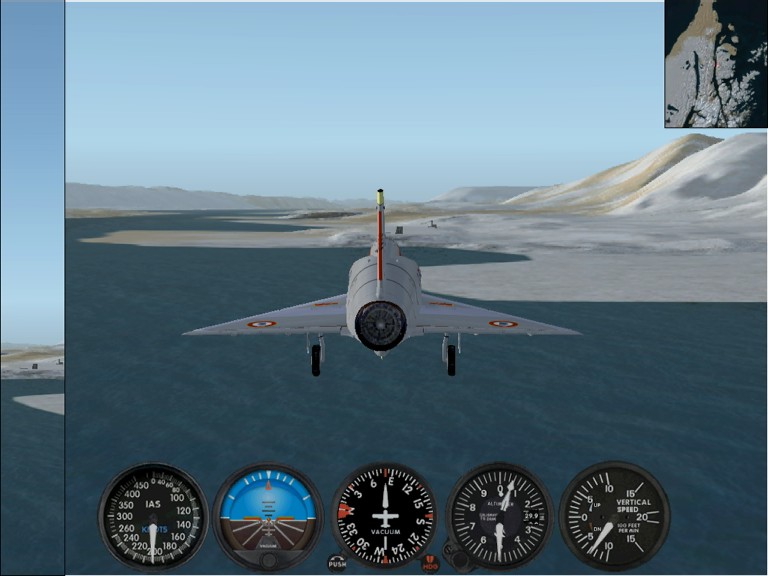Click the IAS airspeed indicator gauge
This screenshot has width=768, height=576.
(153, 517)
